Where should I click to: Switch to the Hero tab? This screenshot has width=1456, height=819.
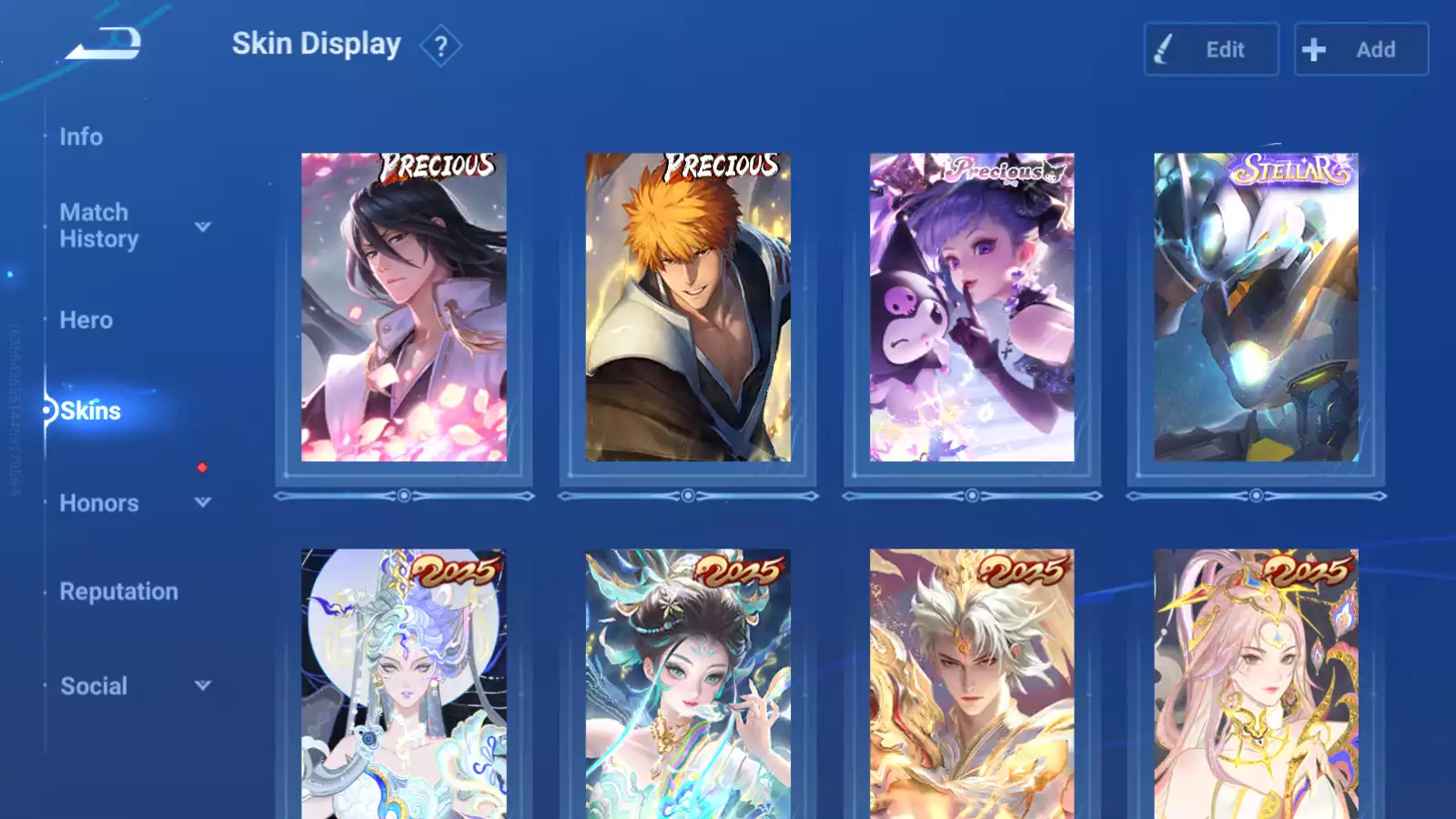(x=86, y=320)
